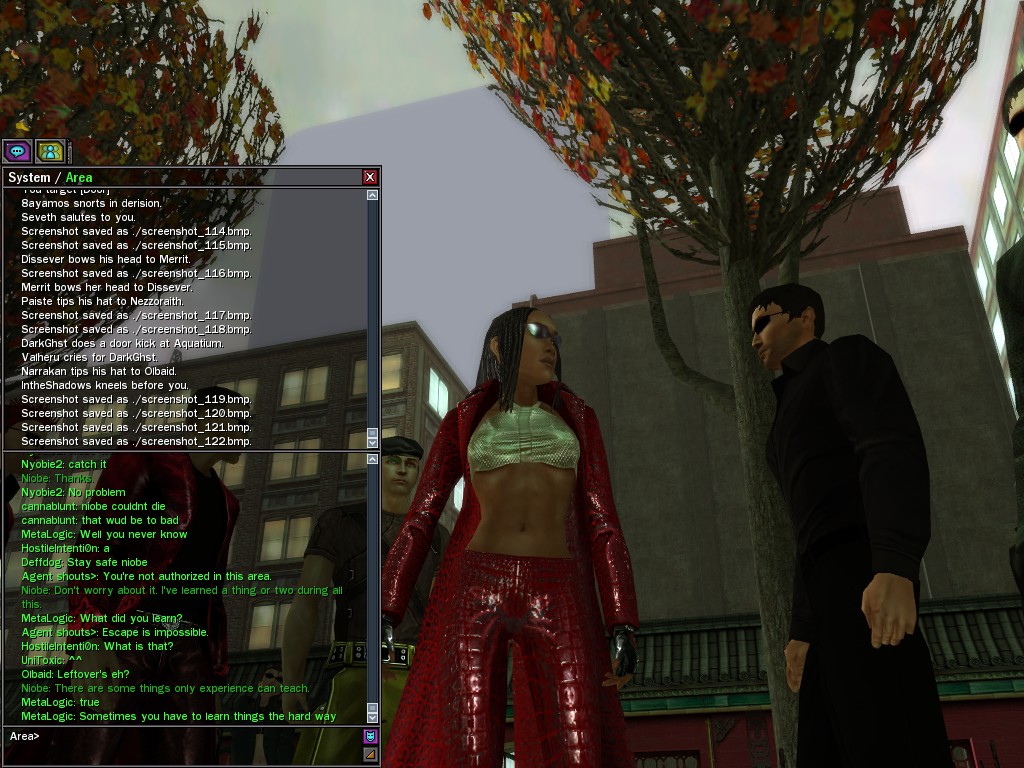Open the yellow people group icon
This screenshot has width=1024, height=768.
50,151
